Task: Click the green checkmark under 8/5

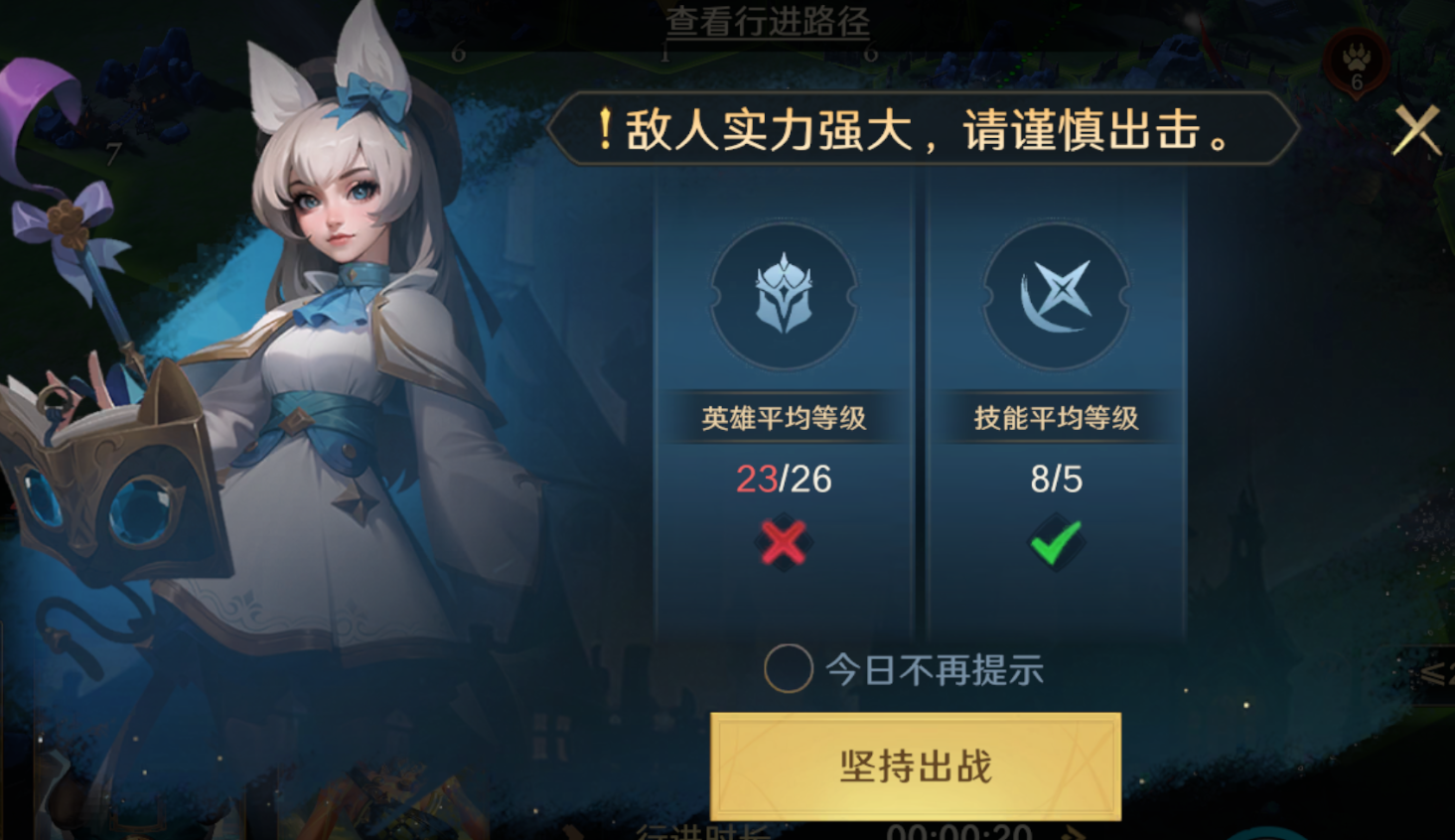Action: point(1058,543)
